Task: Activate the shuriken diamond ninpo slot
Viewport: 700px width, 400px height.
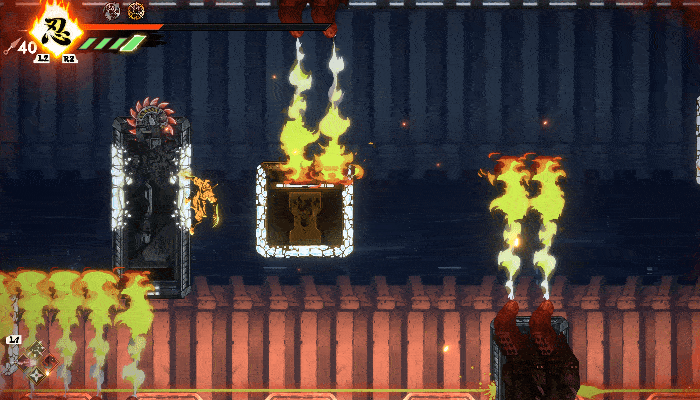Action: coord(38,375)
